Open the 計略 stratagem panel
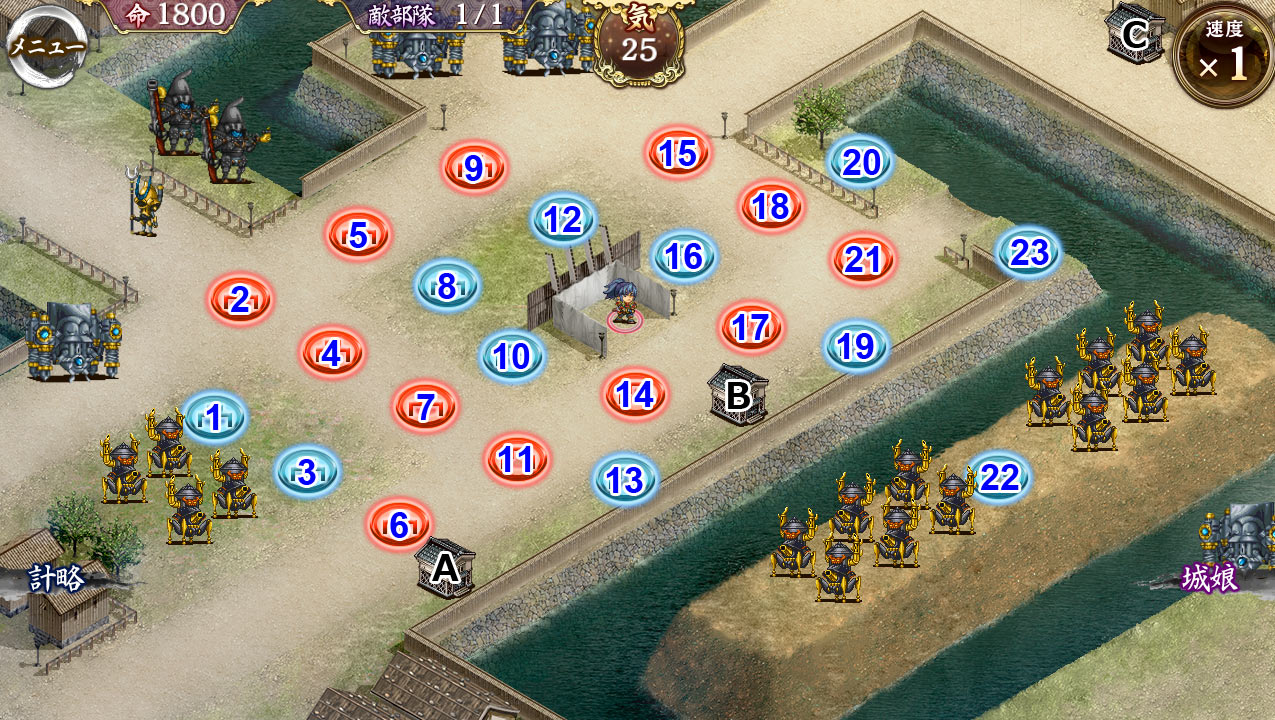This screenshot has width=1275, height=720. coord(58,579)
